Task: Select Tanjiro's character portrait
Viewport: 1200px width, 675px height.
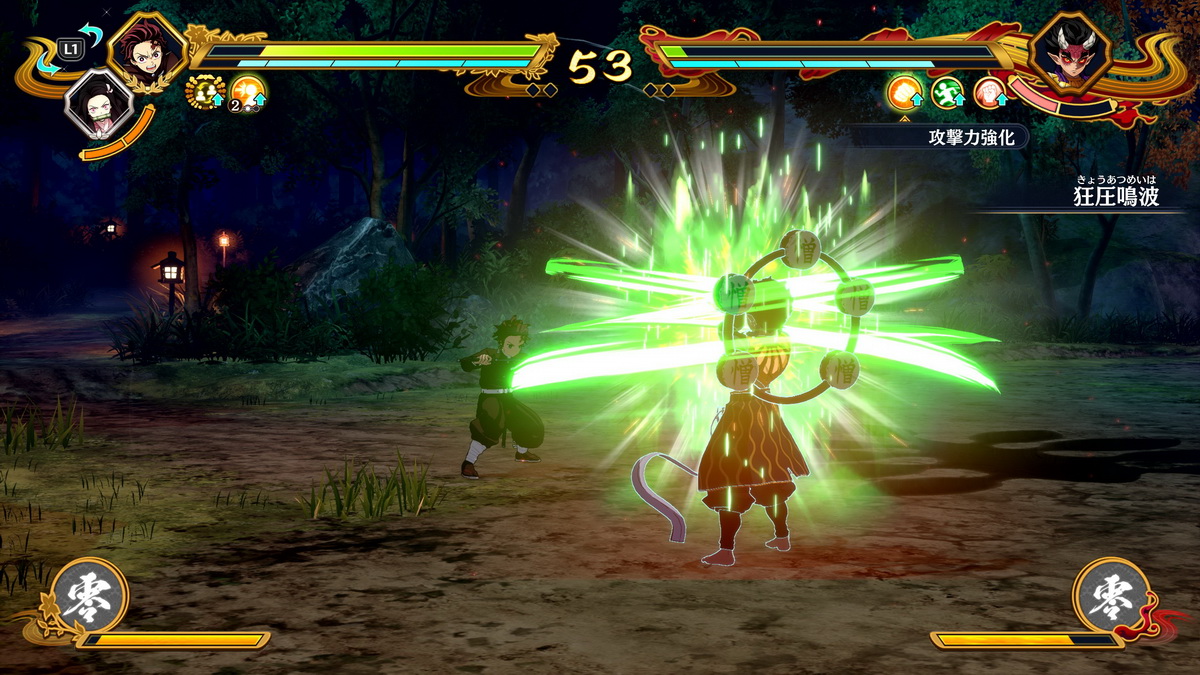Action: tap(146, 49)
